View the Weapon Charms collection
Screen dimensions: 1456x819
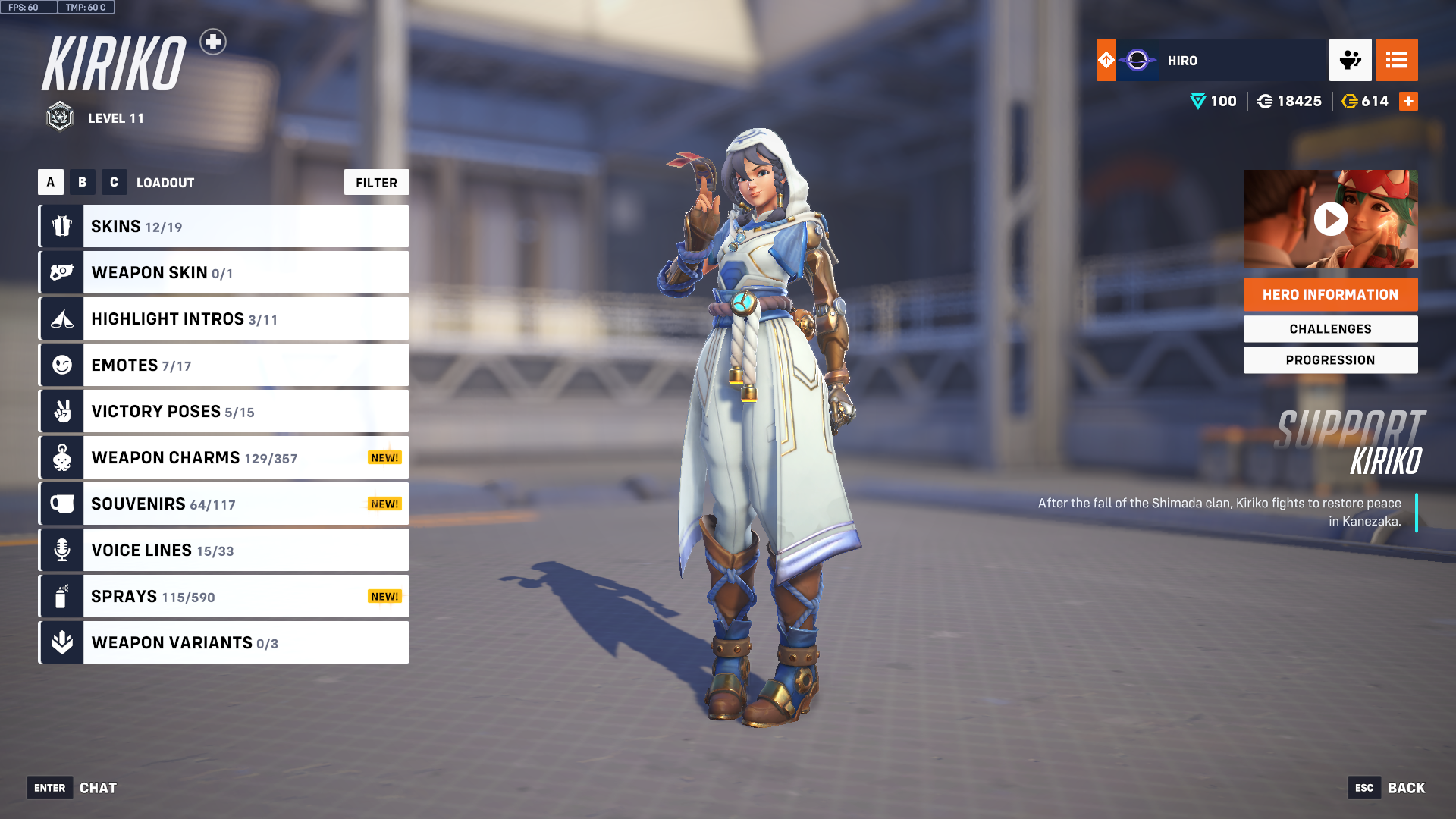[224, 457]
